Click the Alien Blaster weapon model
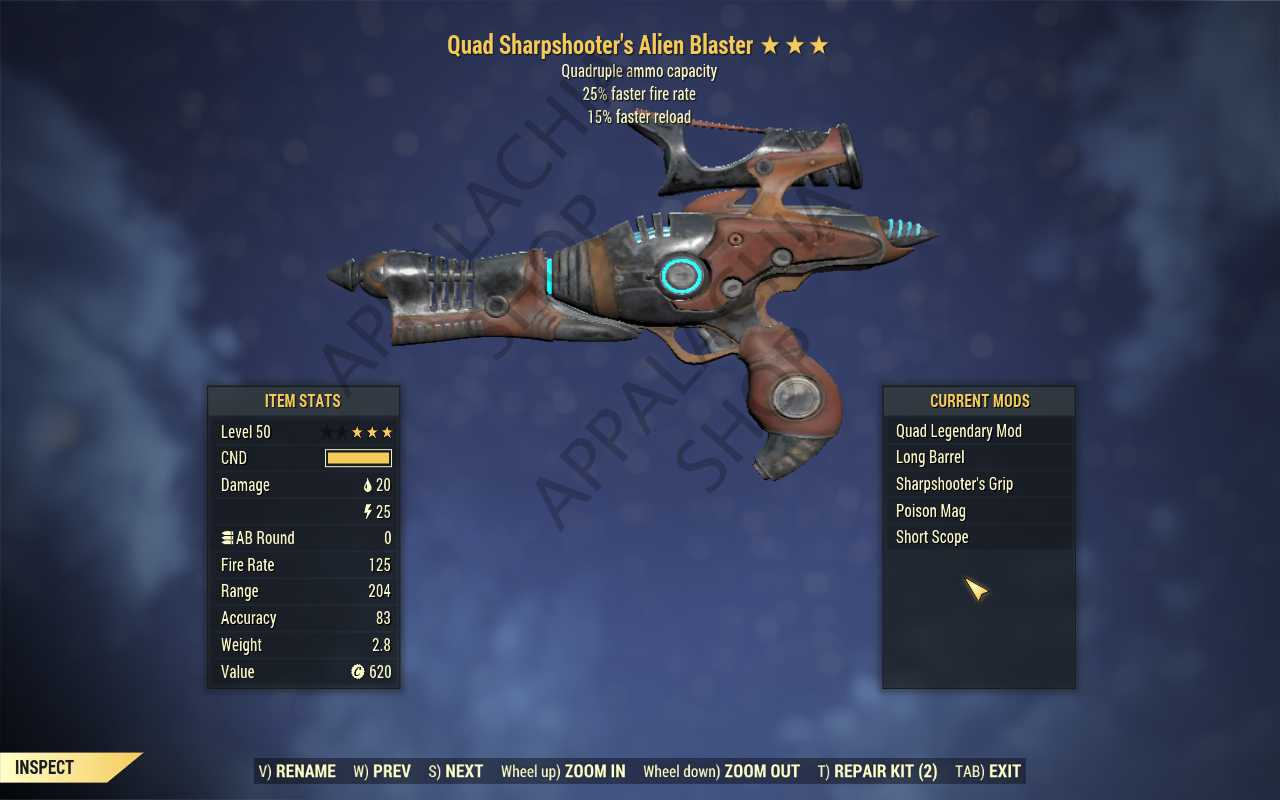 coord(680,280)
